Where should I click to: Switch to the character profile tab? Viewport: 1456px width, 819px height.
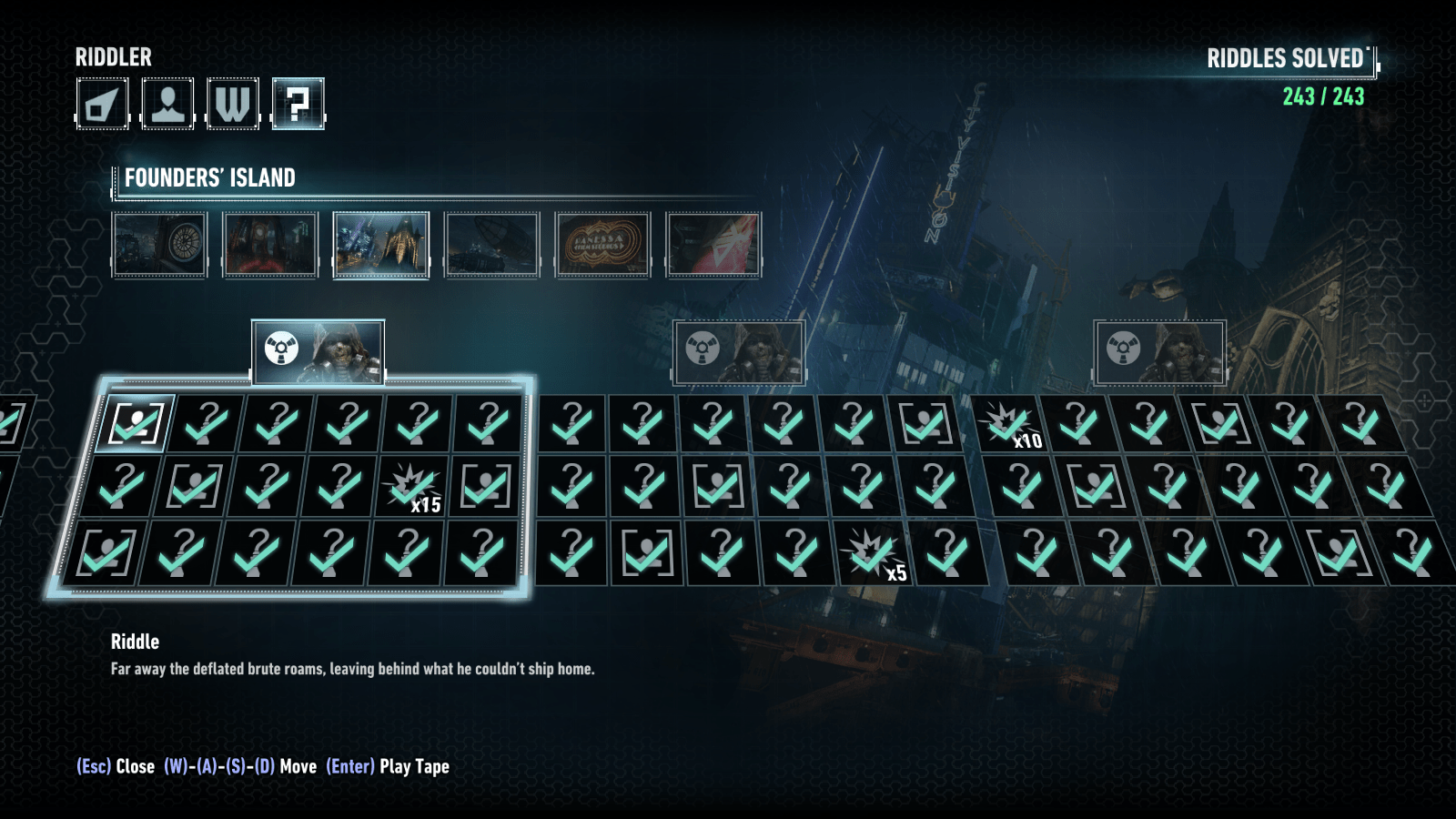pos(167,104)
